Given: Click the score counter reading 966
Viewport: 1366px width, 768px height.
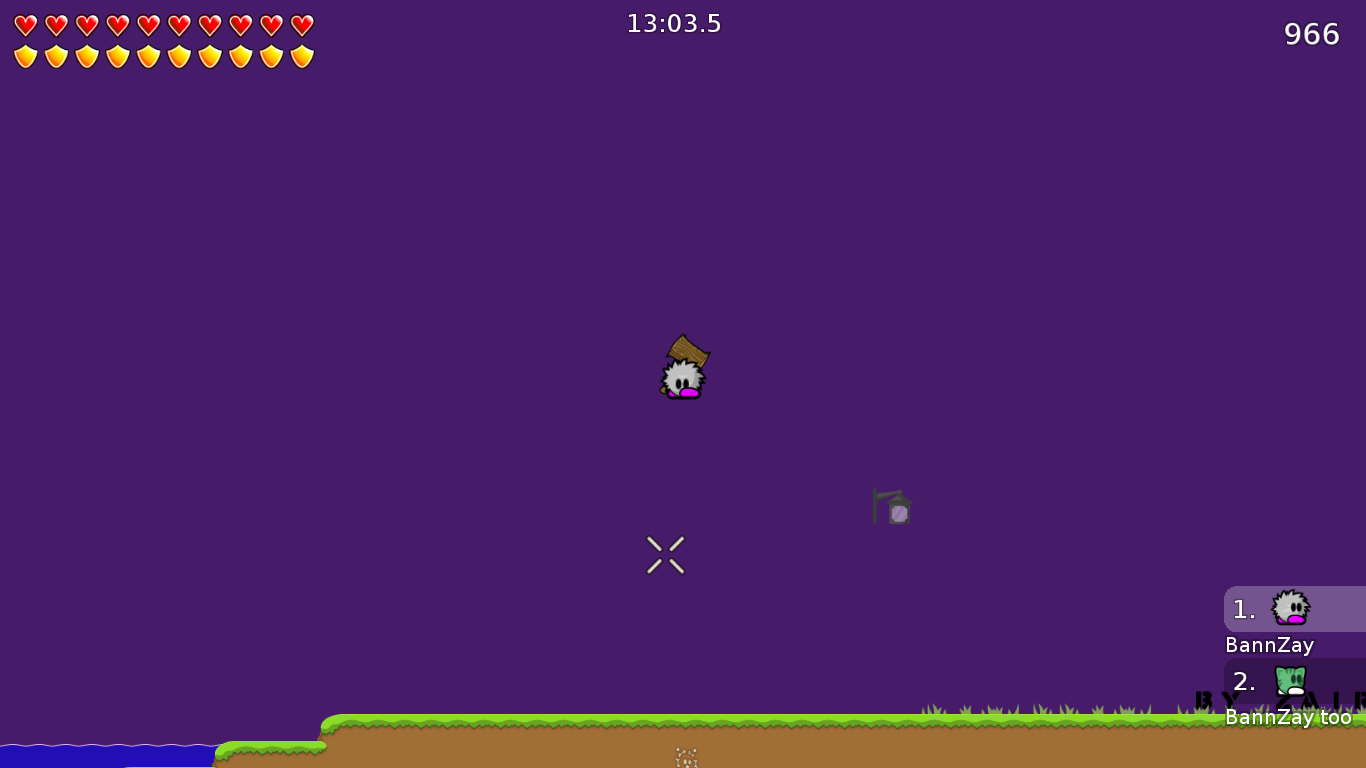Looking at the screenshot, I should (x=1312, y=33).
